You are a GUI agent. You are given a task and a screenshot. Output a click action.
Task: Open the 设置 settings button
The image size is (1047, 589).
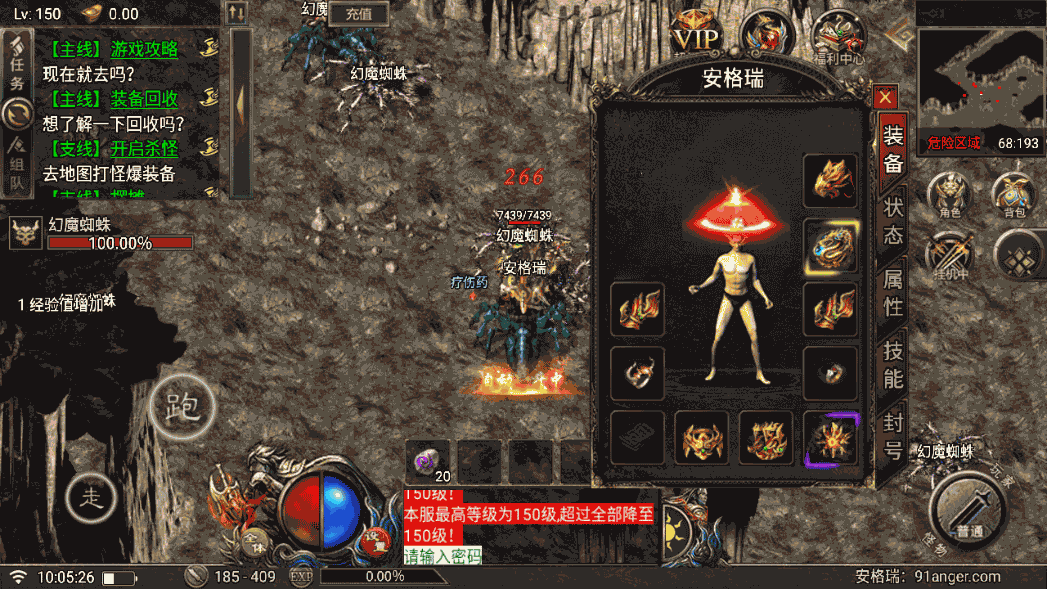[x=375, y=538]
